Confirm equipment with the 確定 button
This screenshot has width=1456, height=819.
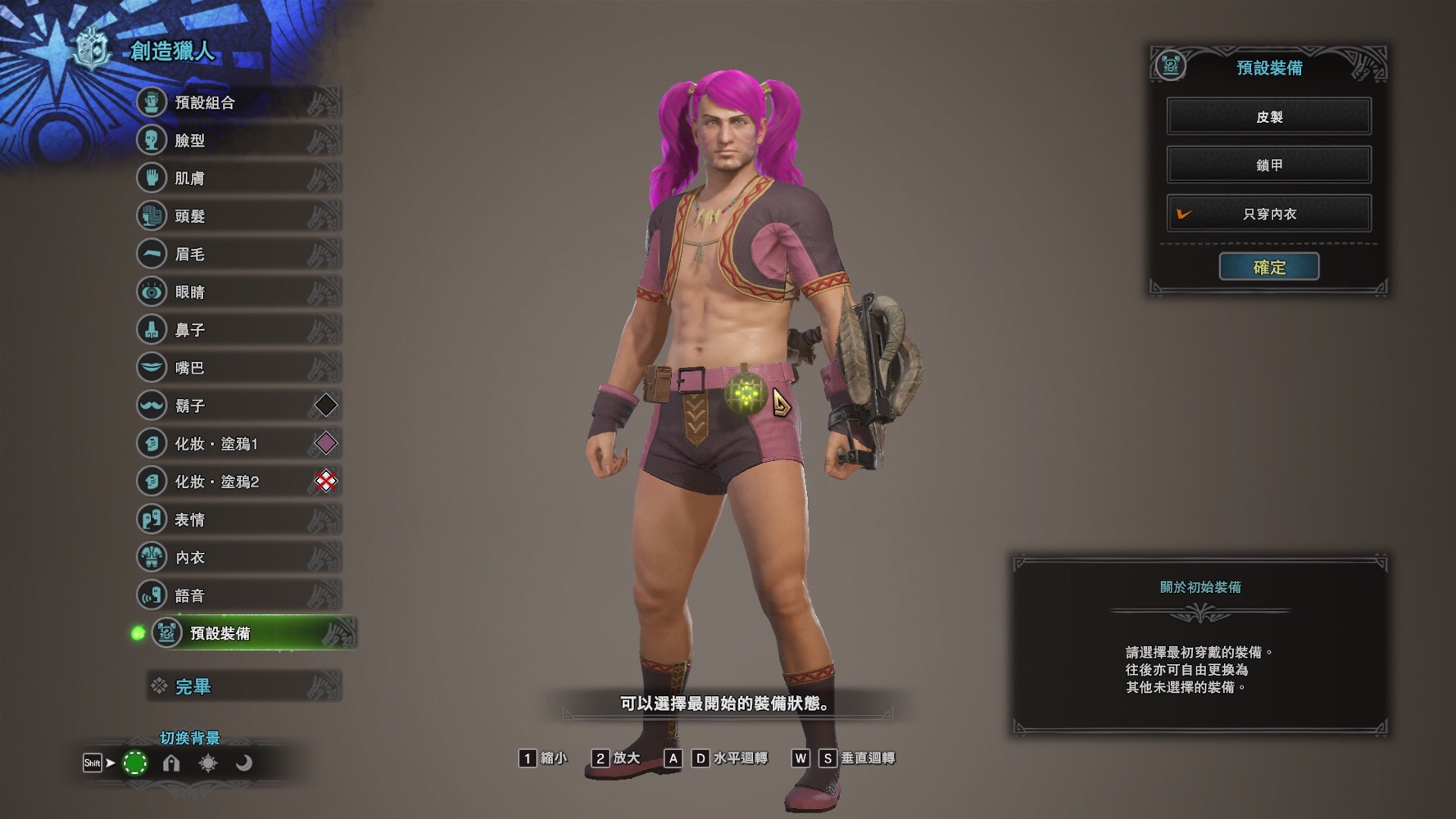tap(1268, 267)
